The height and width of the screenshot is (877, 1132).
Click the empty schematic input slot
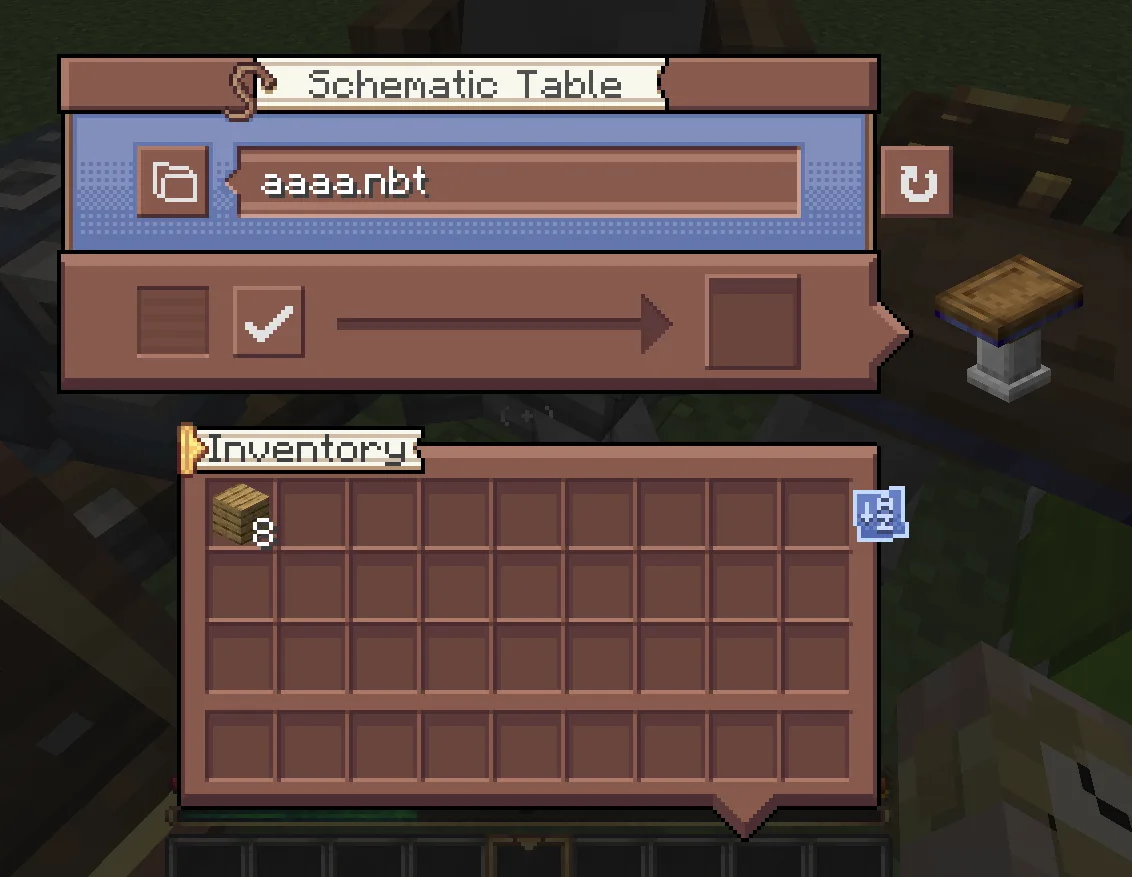click(173, 322)
